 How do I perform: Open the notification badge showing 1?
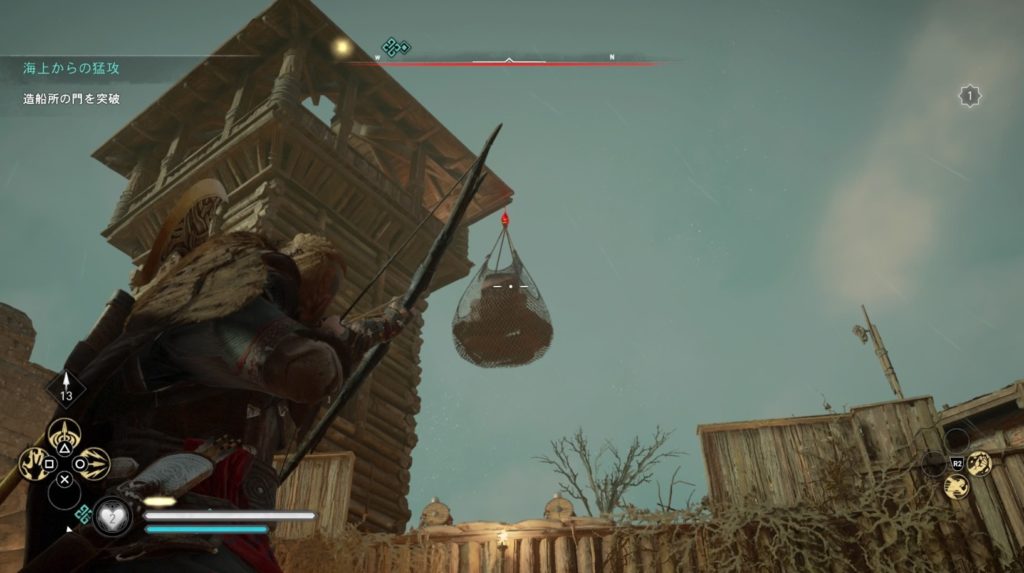[968, 96]
